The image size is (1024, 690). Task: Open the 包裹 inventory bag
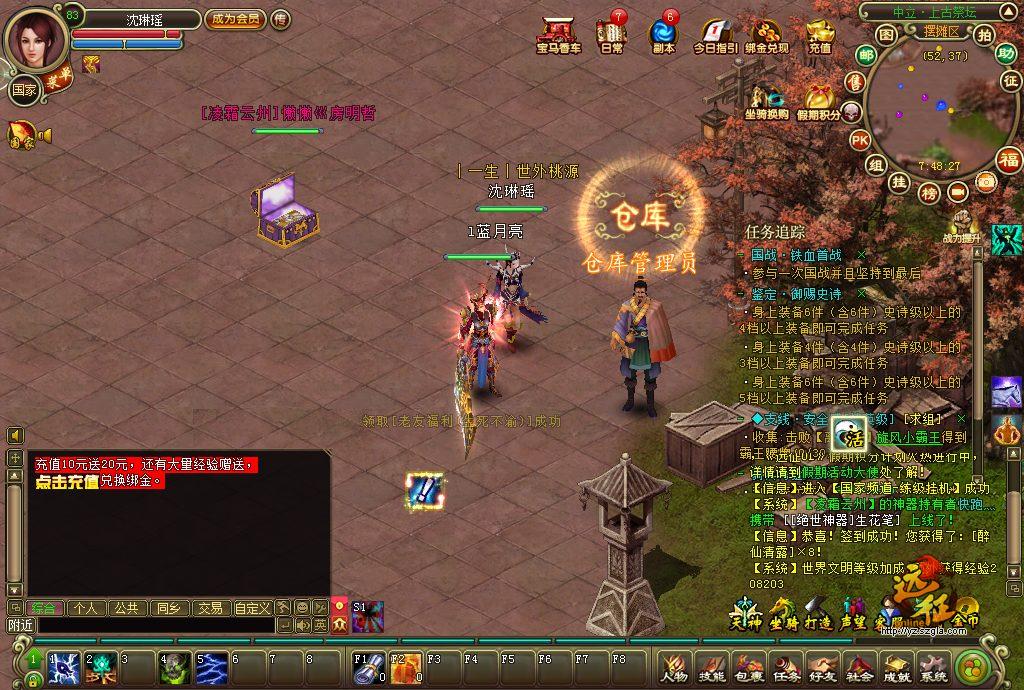(748, 666)
